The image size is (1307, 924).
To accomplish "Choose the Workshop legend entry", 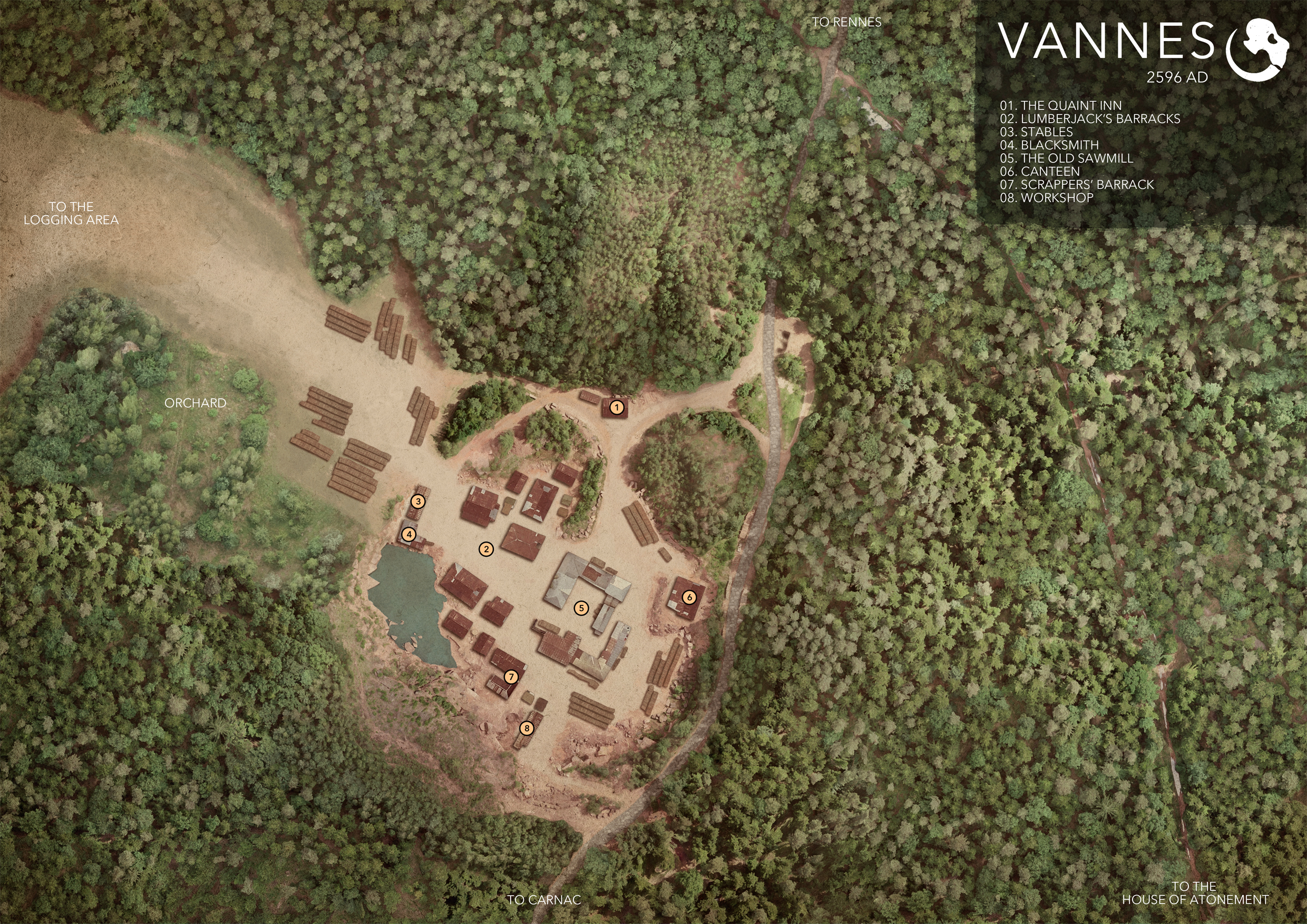I will [x=1046, y=198].
